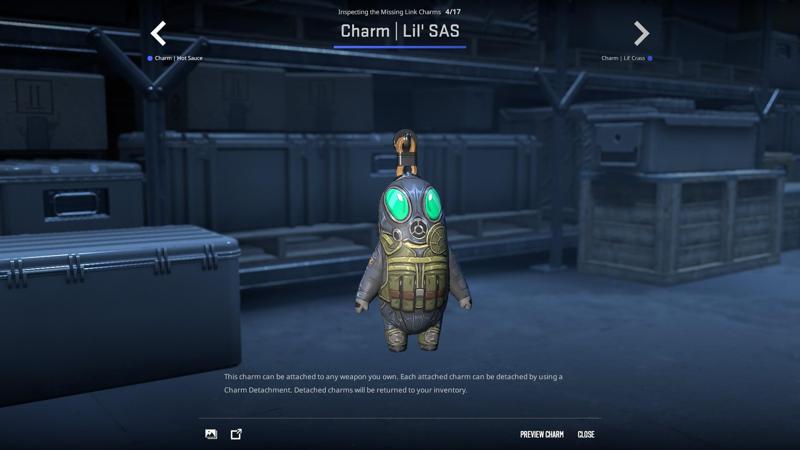Go to next charm with right arrow
Image resolution: width=800 pixels, height=450 pixels.
point(641,34)
